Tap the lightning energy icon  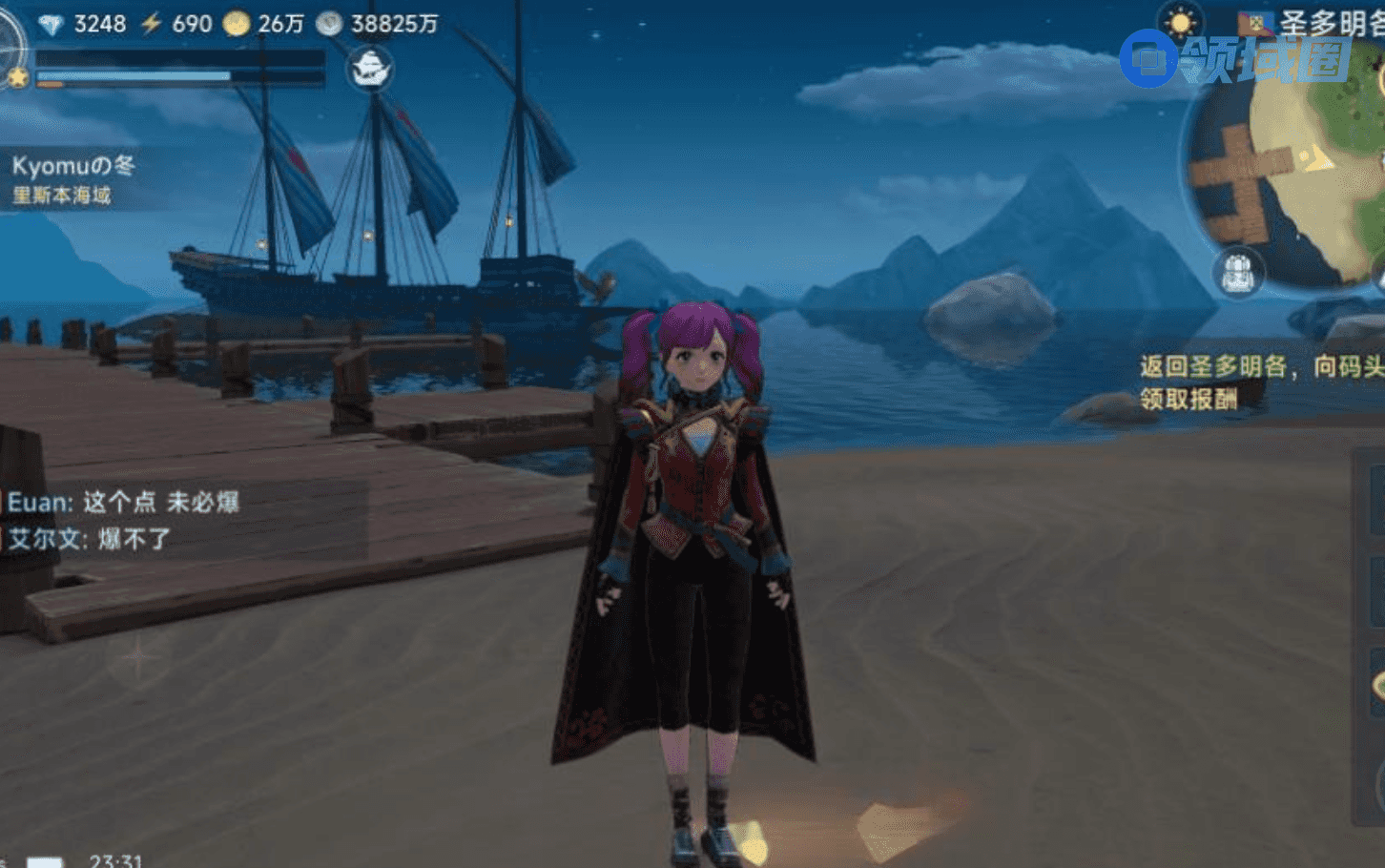click(x=152, y=24)
